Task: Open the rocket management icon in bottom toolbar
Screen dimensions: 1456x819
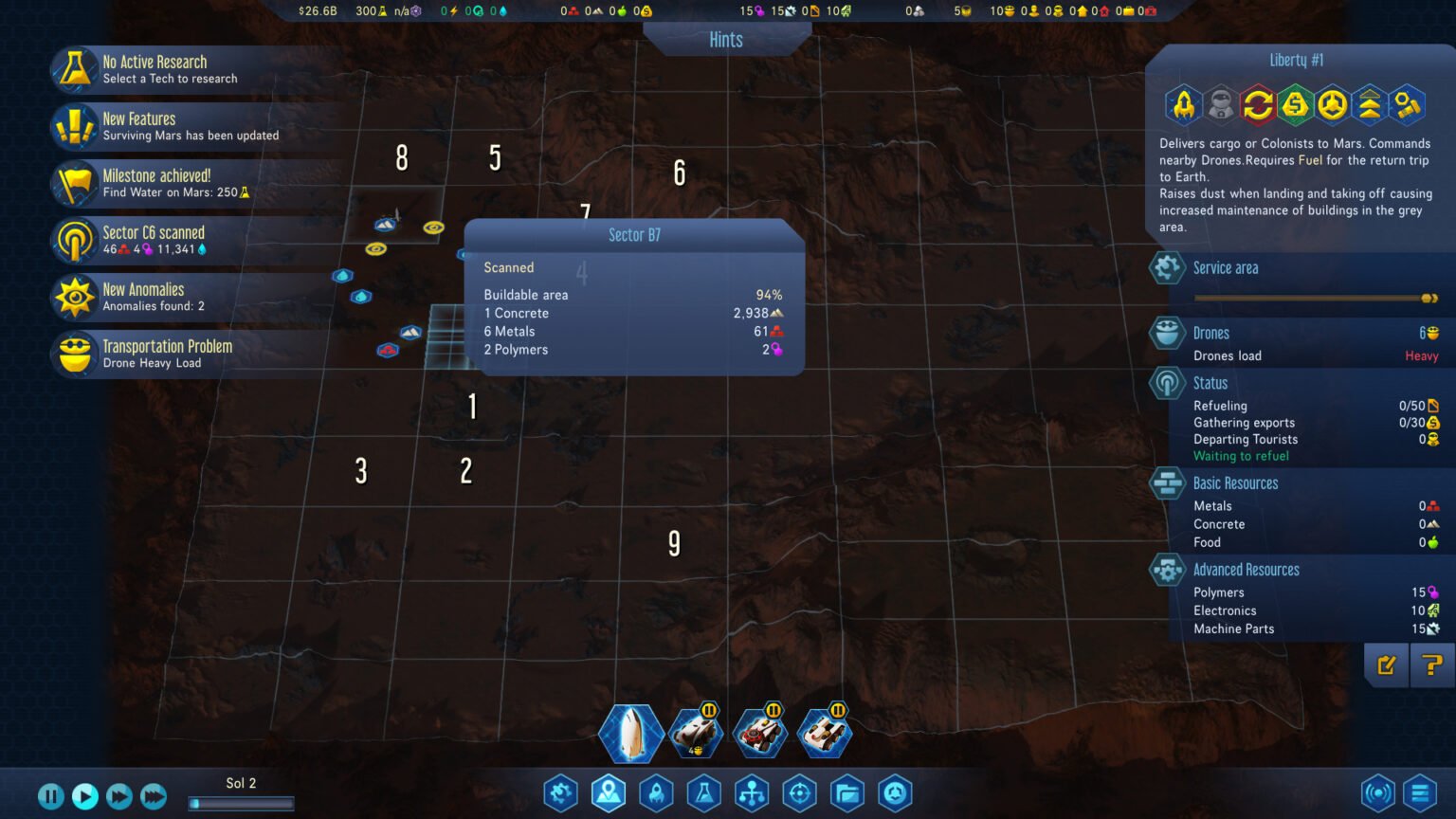Action: pos(656,793)
